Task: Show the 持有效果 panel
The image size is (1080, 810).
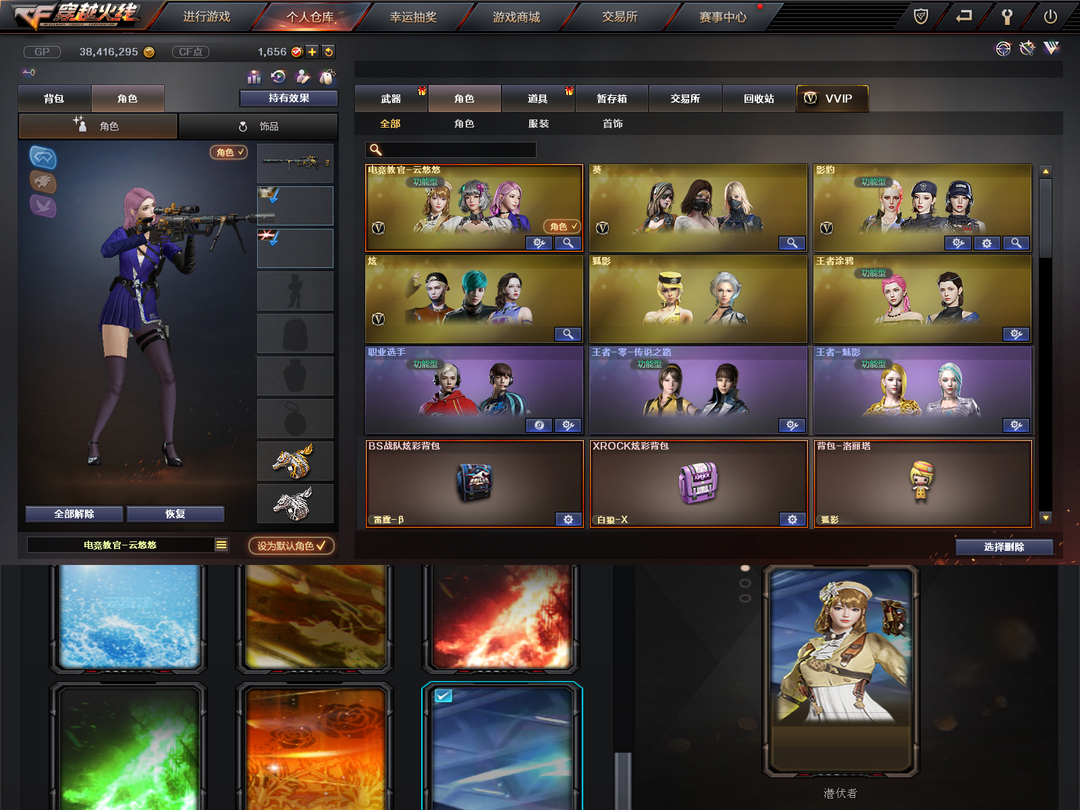Action: (288, 98)
